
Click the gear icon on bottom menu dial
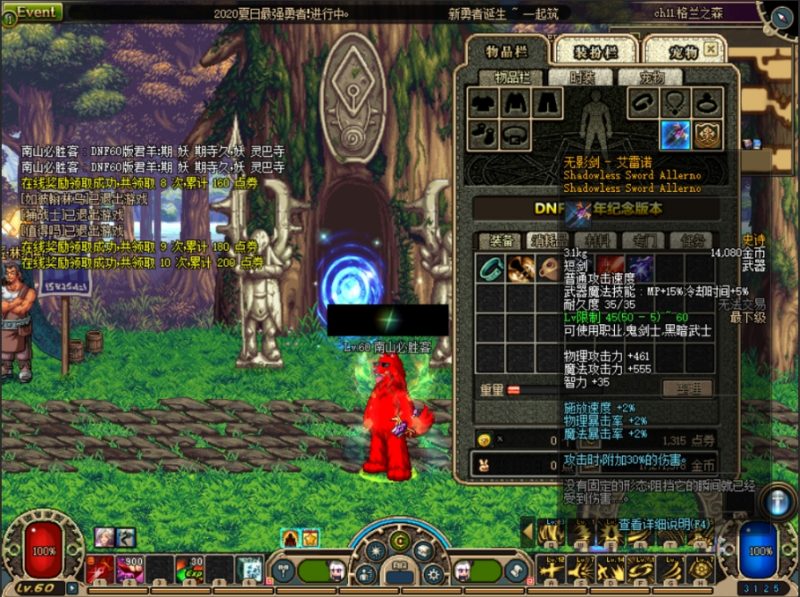coord(432,573)
